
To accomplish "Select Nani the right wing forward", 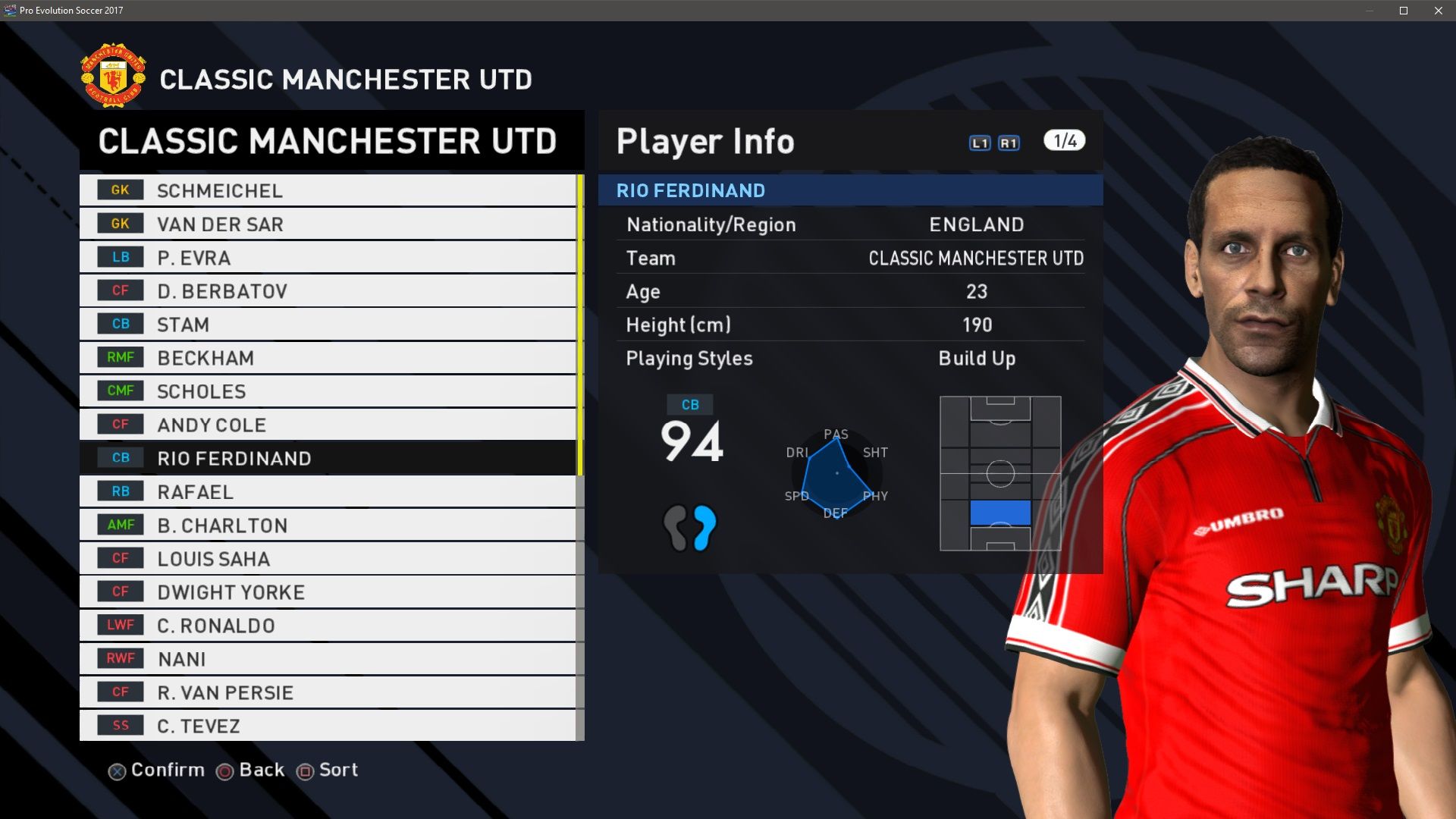I will [328, 658].
